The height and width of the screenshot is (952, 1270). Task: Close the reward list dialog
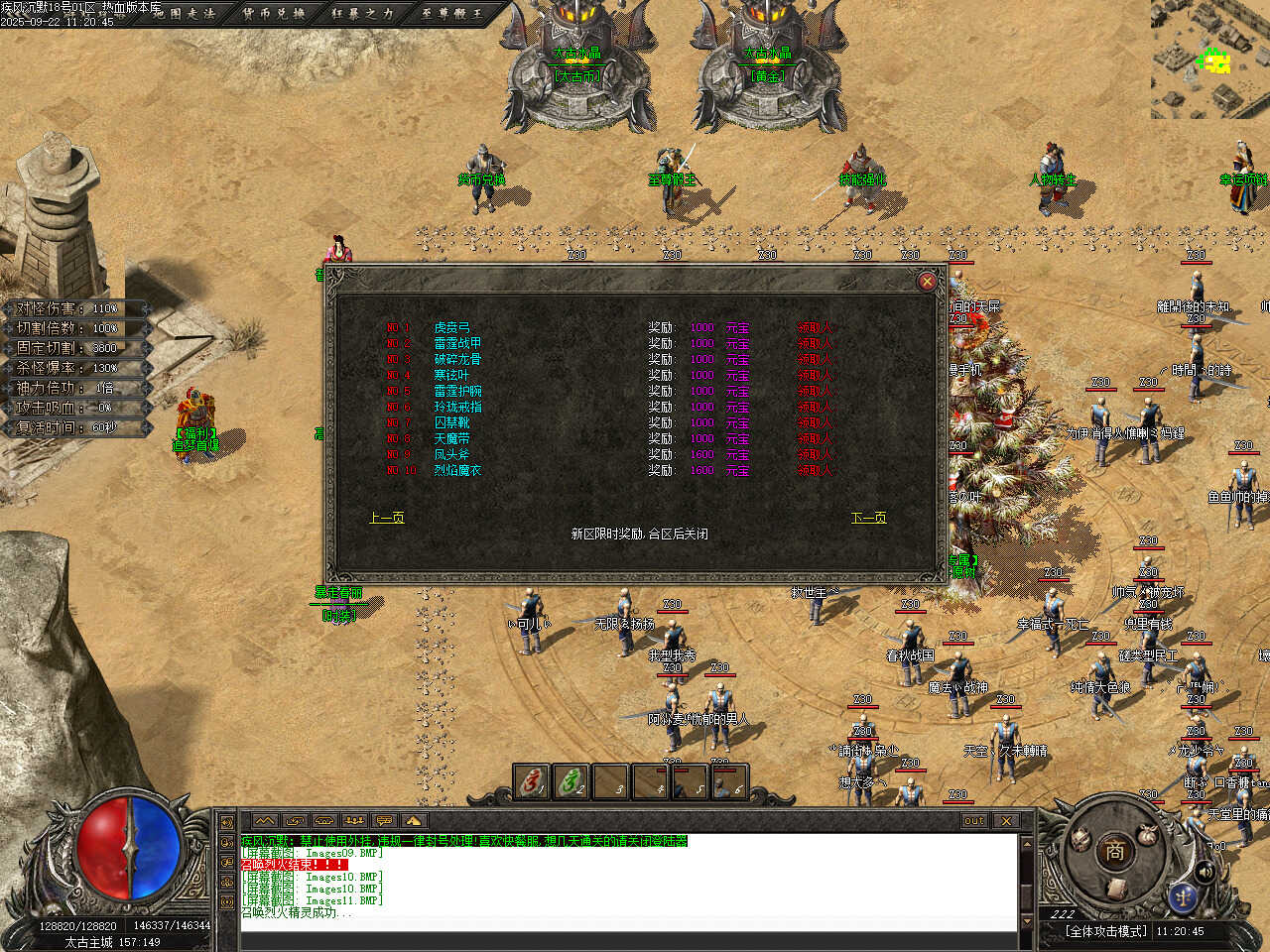[927, 281]
